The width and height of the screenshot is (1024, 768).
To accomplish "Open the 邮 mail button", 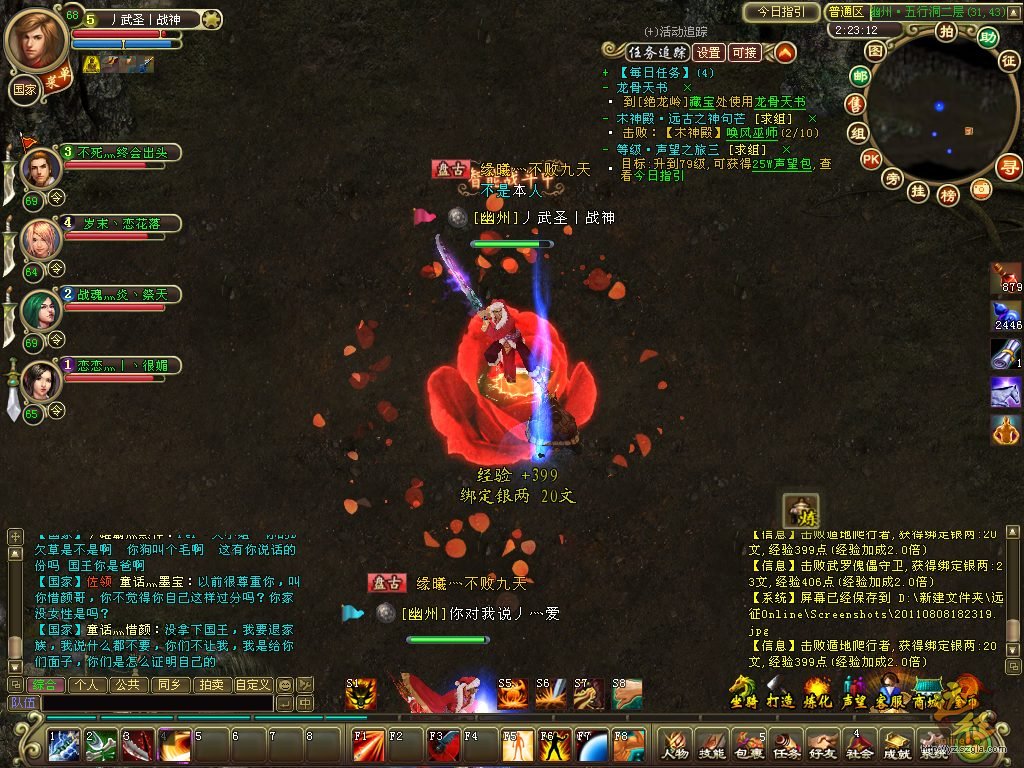I will click(x=859, y=75).
